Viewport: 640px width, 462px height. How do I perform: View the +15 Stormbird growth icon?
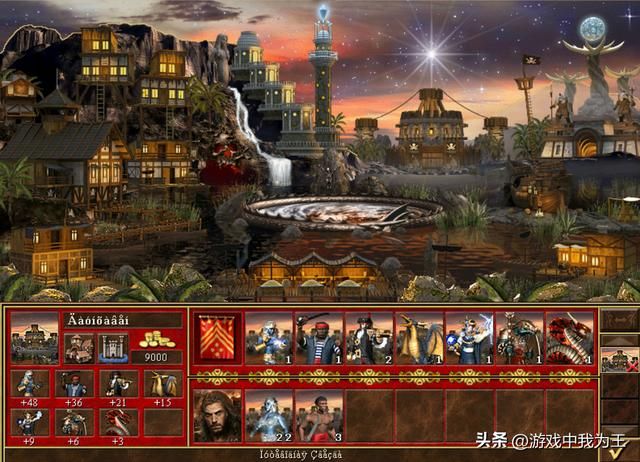click(163, 385)
